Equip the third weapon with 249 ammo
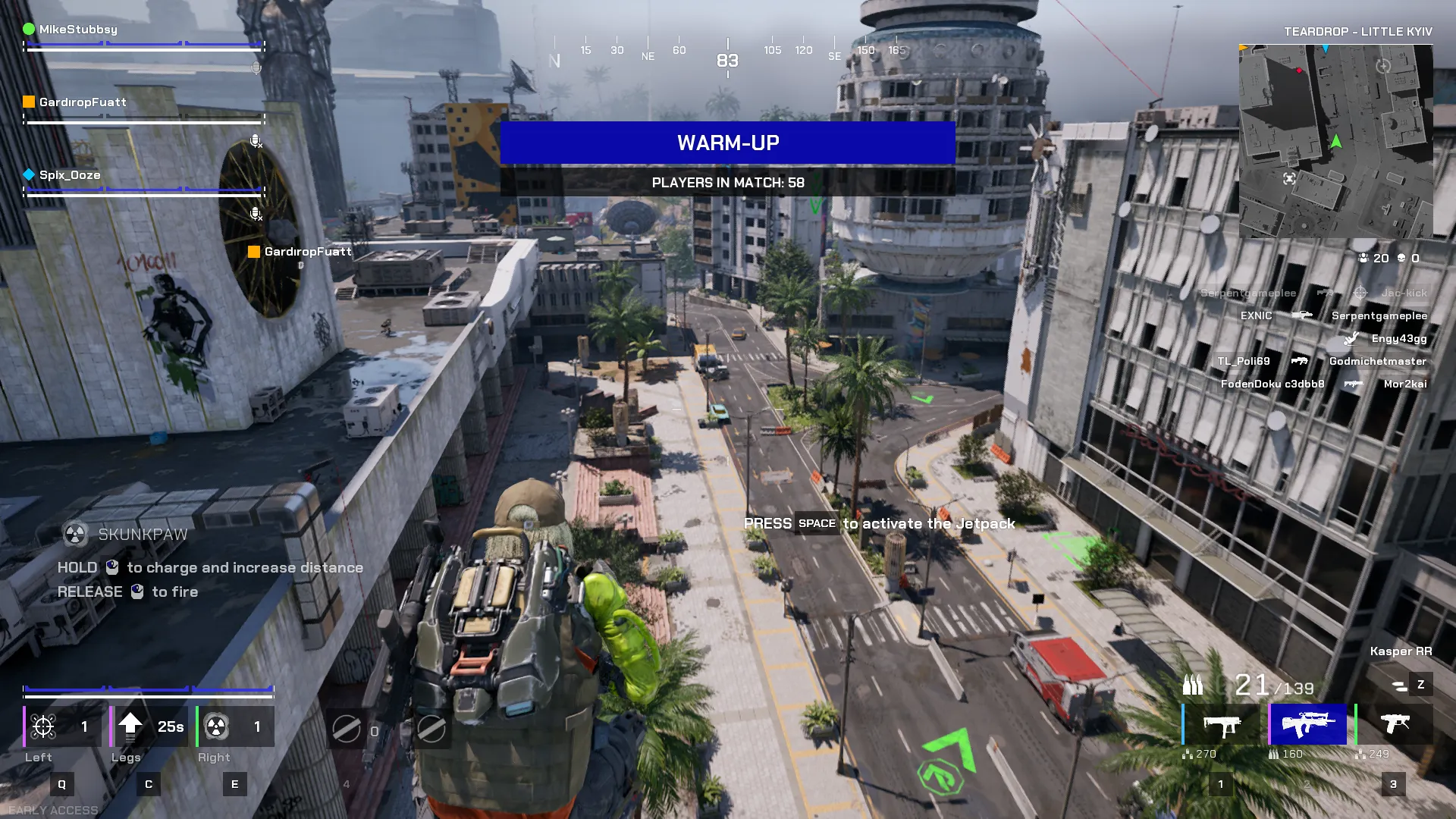The height and width of the screenshot is (819, 1456). pos(1394,725)
